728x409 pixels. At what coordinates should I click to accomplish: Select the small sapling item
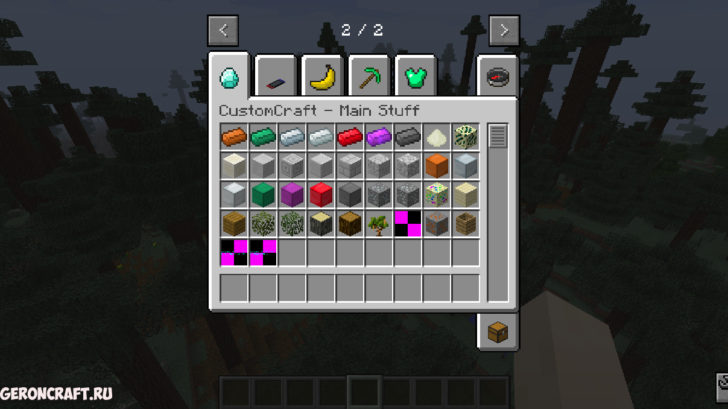[379, 224]
